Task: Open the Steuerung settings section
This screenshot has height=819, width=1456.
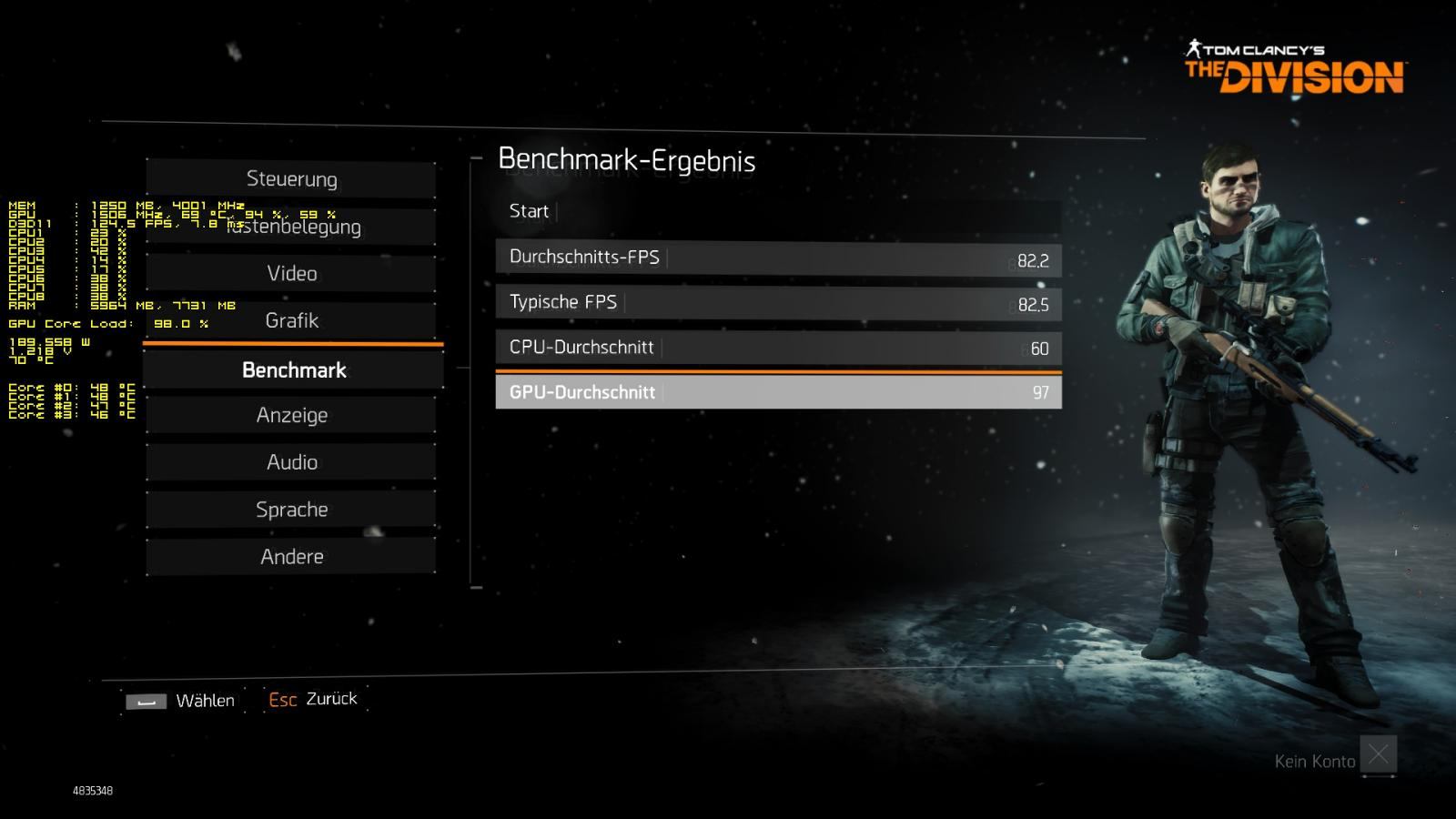Action: 291,179
